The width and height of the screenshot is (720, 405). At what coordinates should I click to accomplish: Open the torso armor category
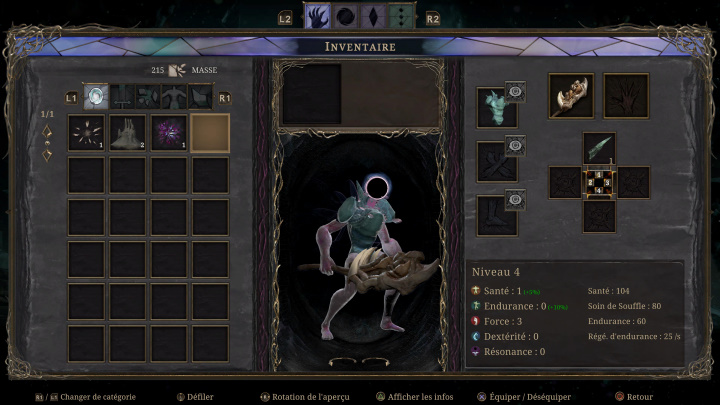click(176, 97)
